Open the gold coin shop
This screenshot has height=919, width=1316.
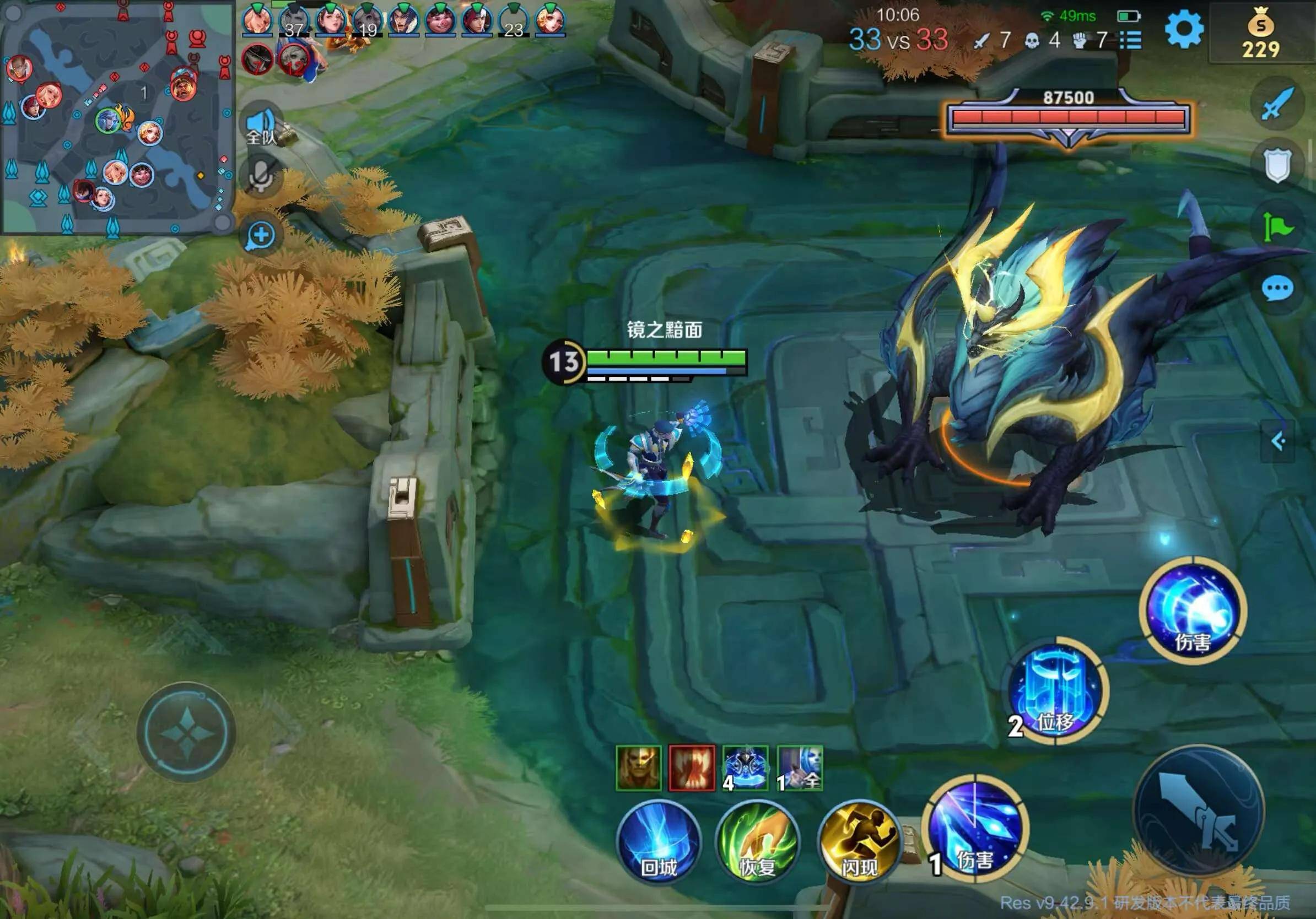pos(1260,35)
